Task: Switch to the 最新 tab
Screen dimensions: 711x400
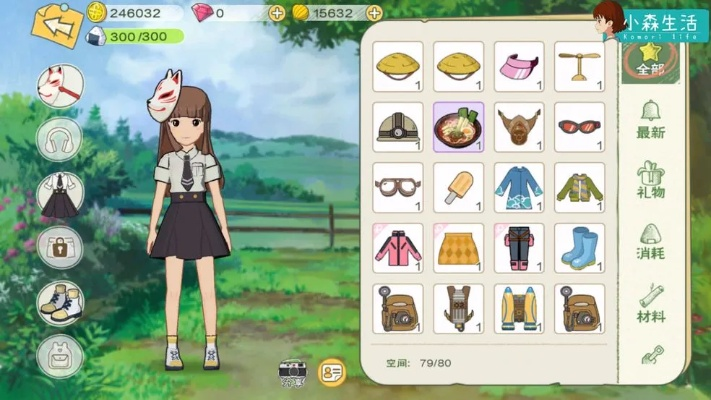Action: (651, 119)
